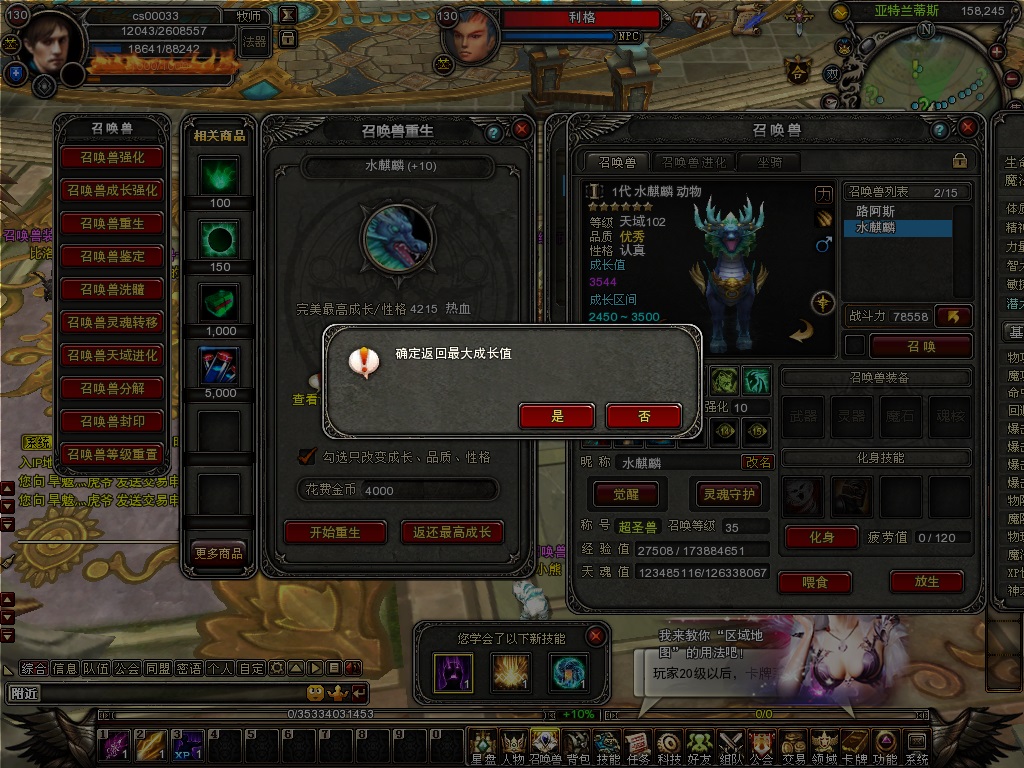Decline the dialog with the 否 button
The image size is (1024, 768).
(x=643, y=416)
